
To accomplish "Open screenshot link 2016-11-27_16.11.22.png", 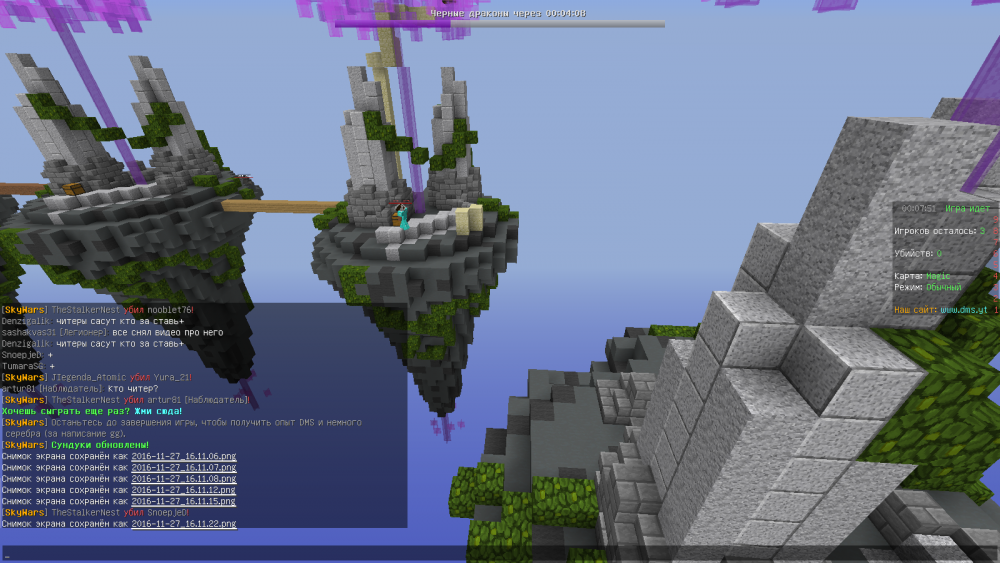I will point(184,523).
